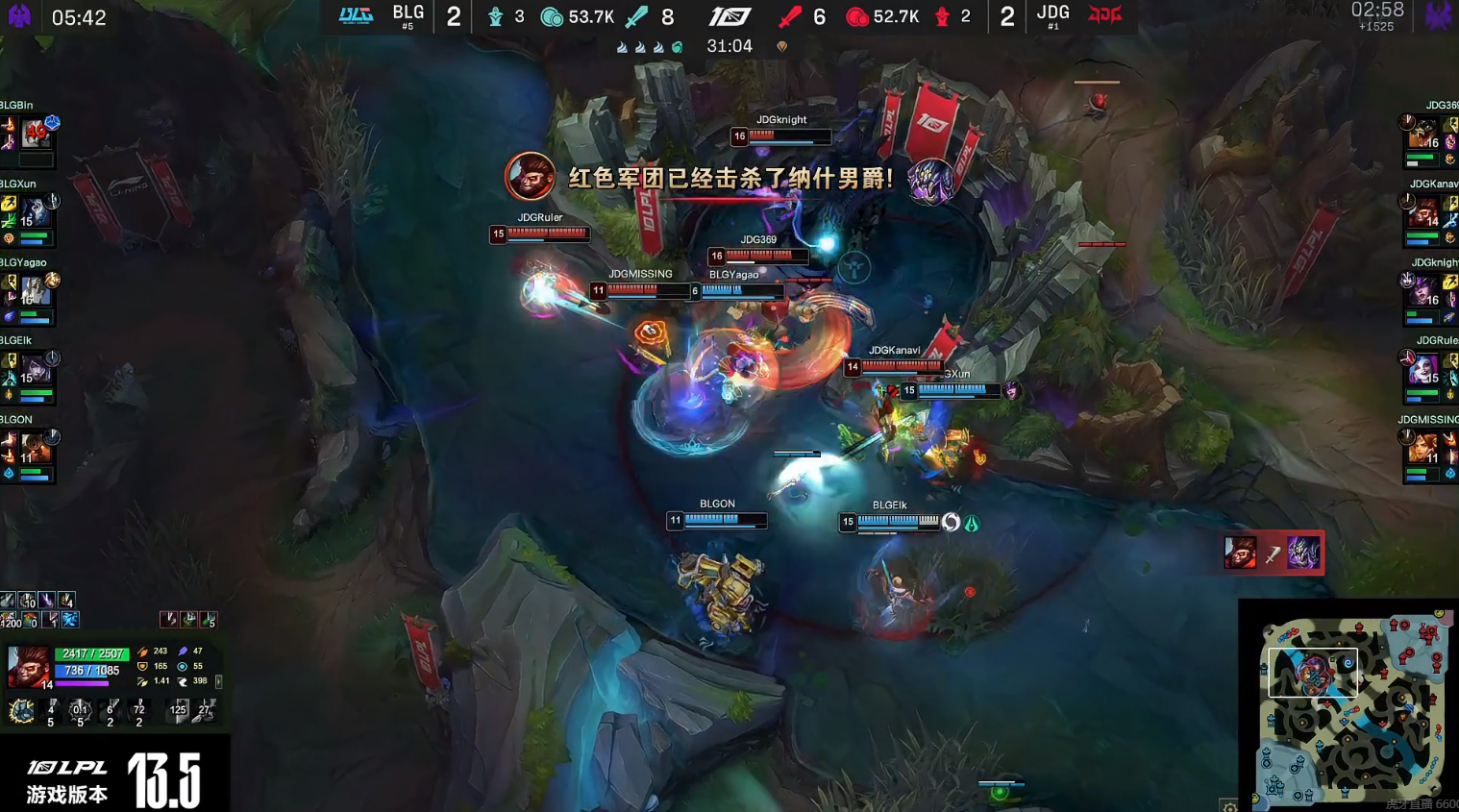Click the red kill sword icon beside JDG's kills
This screenshot has width=1459, height=812.
pyautogui.click(x=790, y=16)
